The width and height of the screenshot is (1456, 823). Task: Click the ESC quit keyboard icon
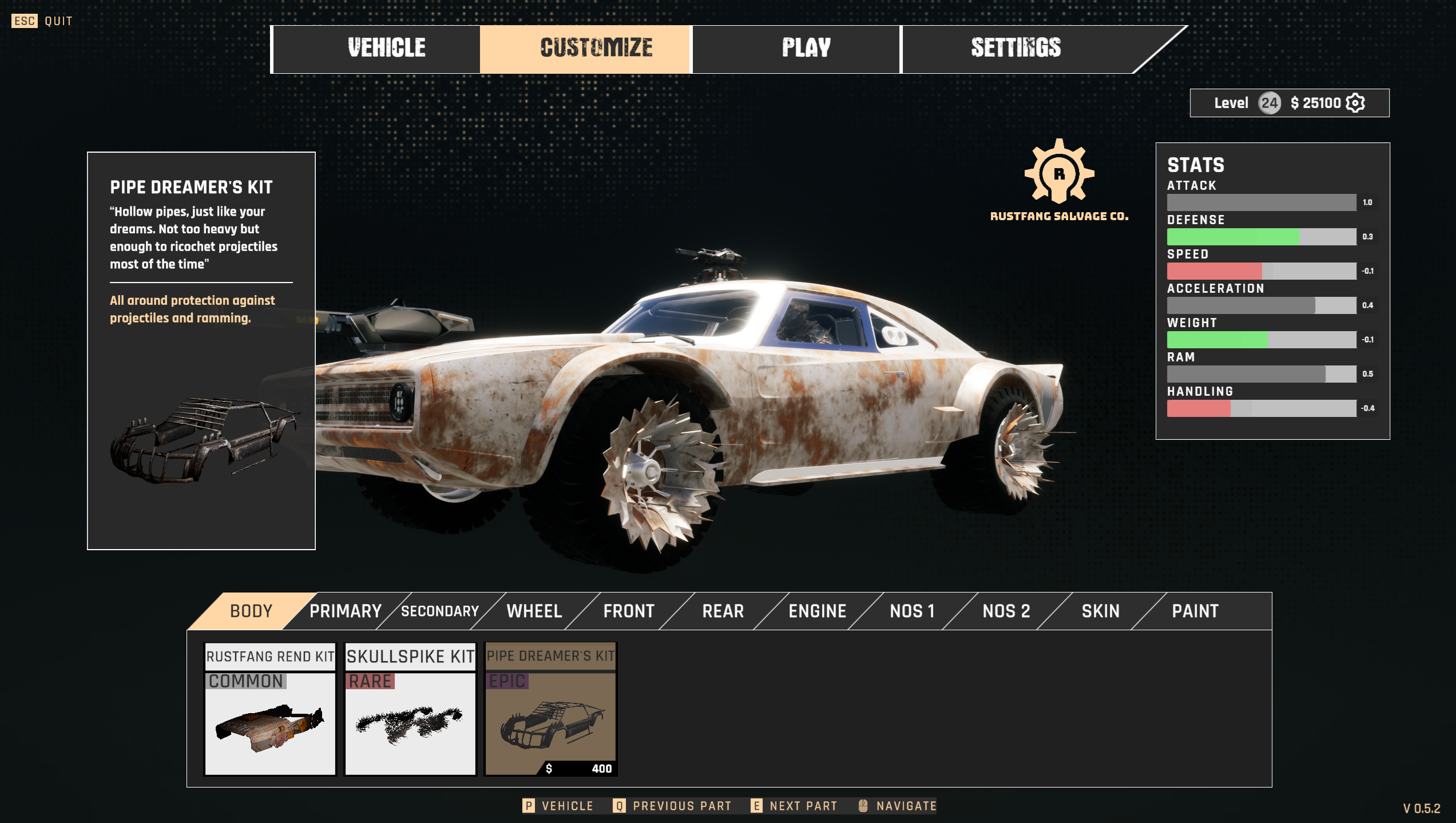[24, 21]
